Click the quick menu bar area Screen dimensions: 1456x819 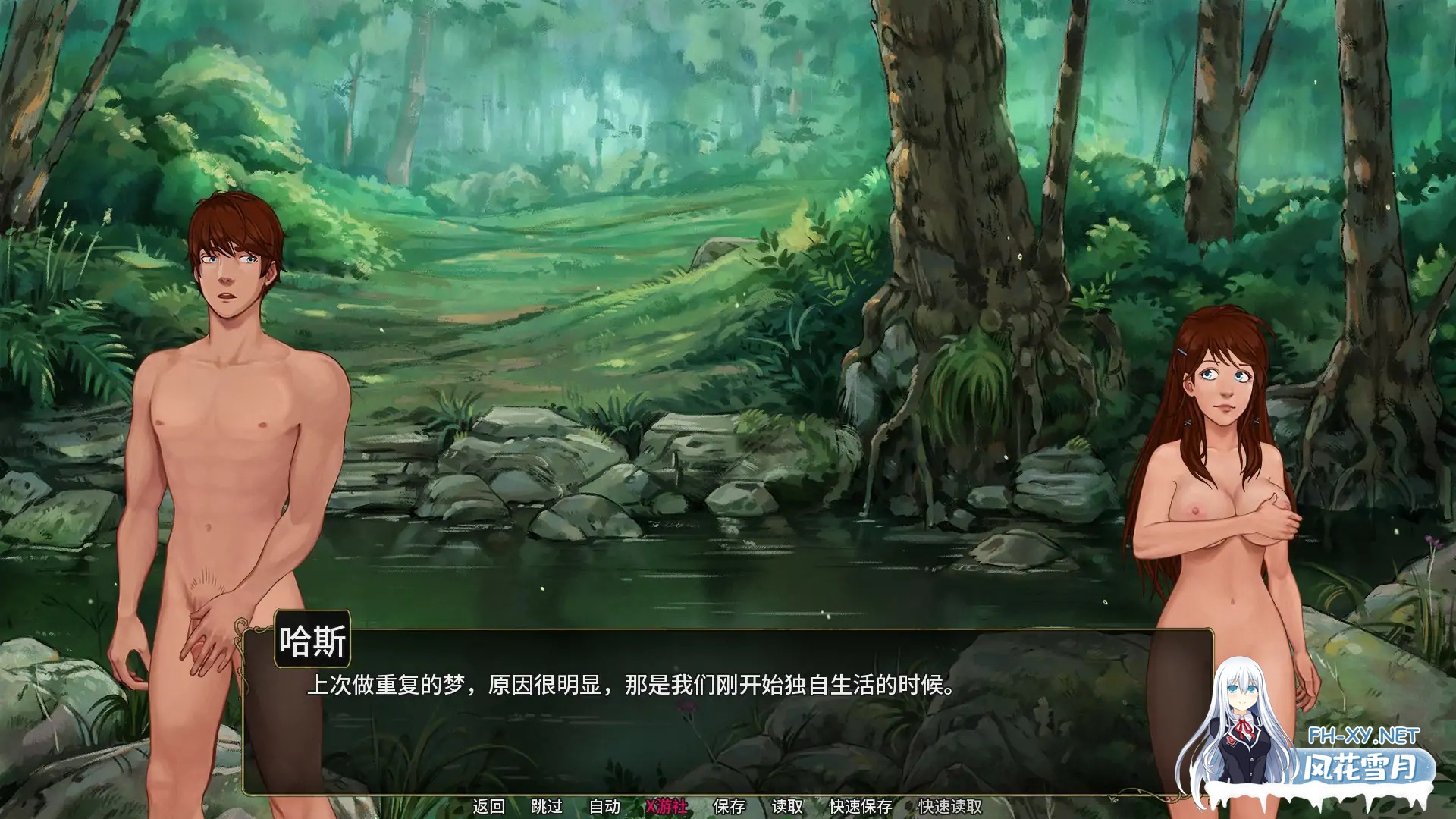click(720, 806)
